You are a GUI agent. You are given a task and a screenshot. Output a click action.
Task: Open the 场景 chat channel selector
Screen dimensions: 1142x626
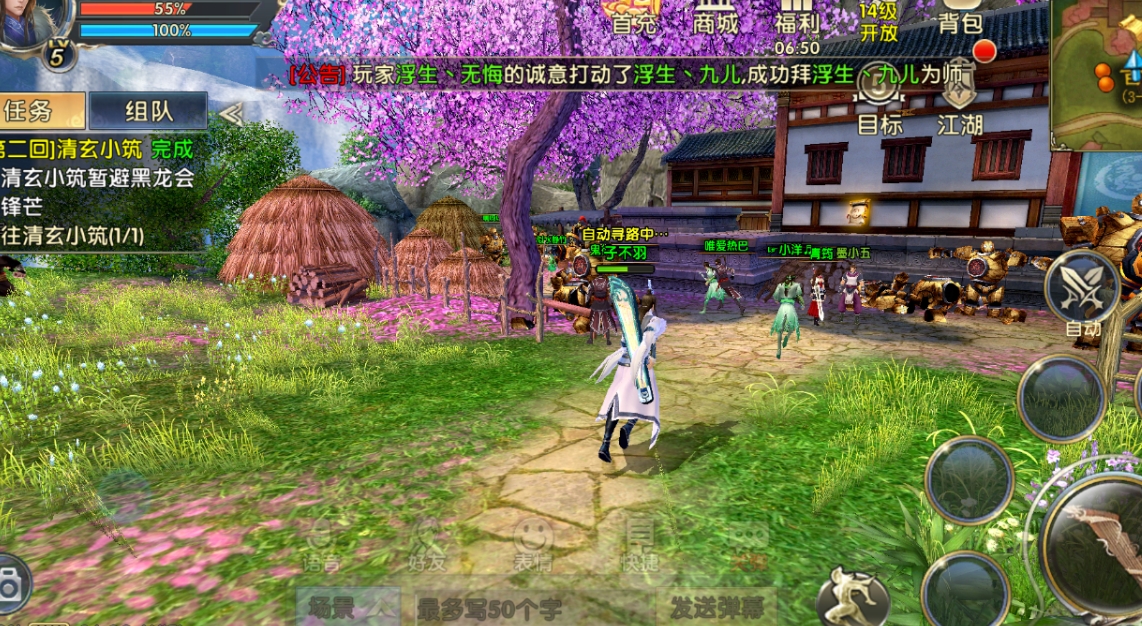[347, 607]
